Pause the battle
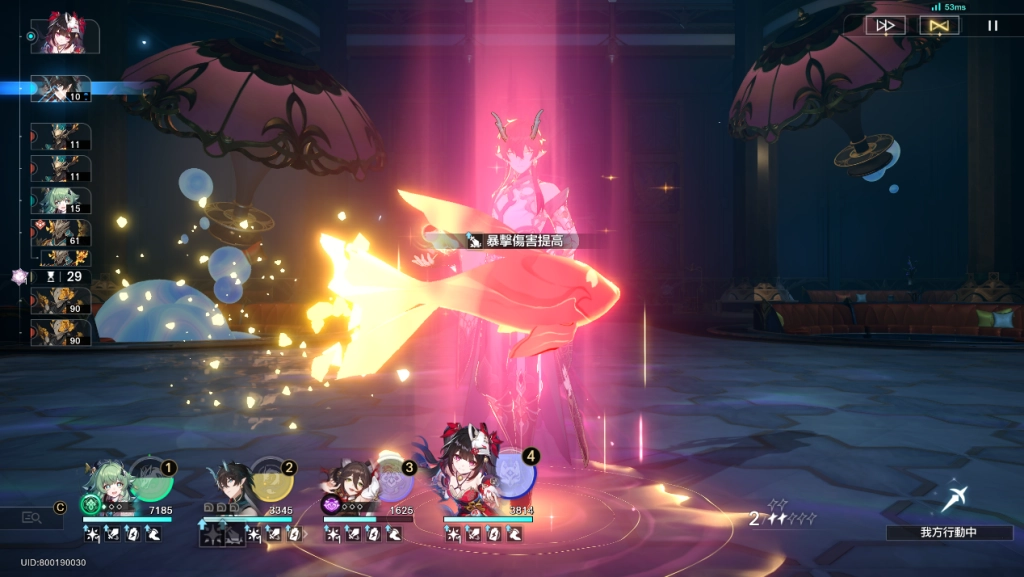 (x=993, y=26)
